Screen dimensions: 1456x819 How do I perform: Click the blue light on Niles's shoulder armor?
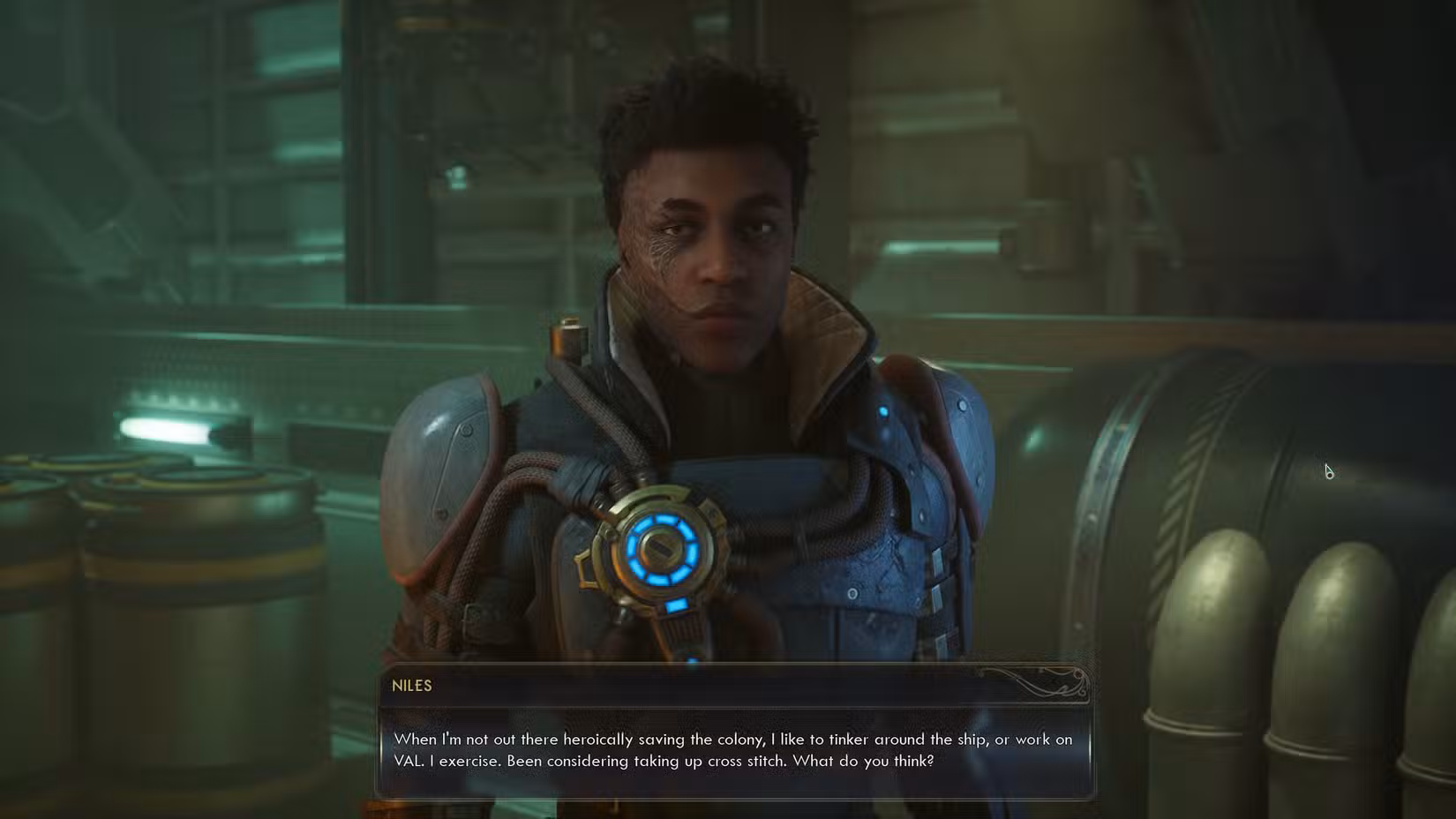[x=883, y=409]
